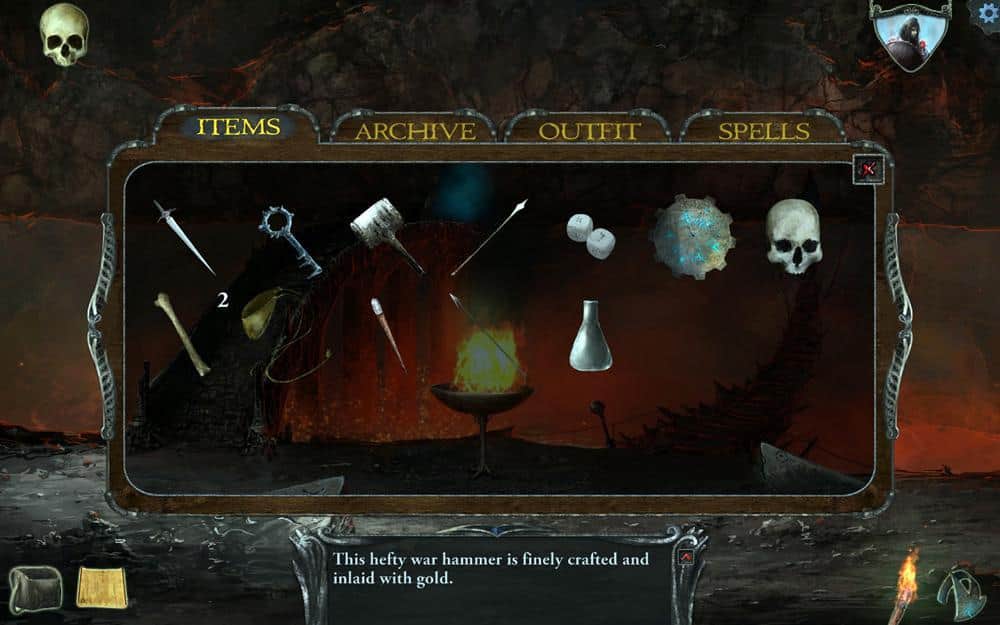
Task: Close the inventory panel
Action: tap(868, 170)
